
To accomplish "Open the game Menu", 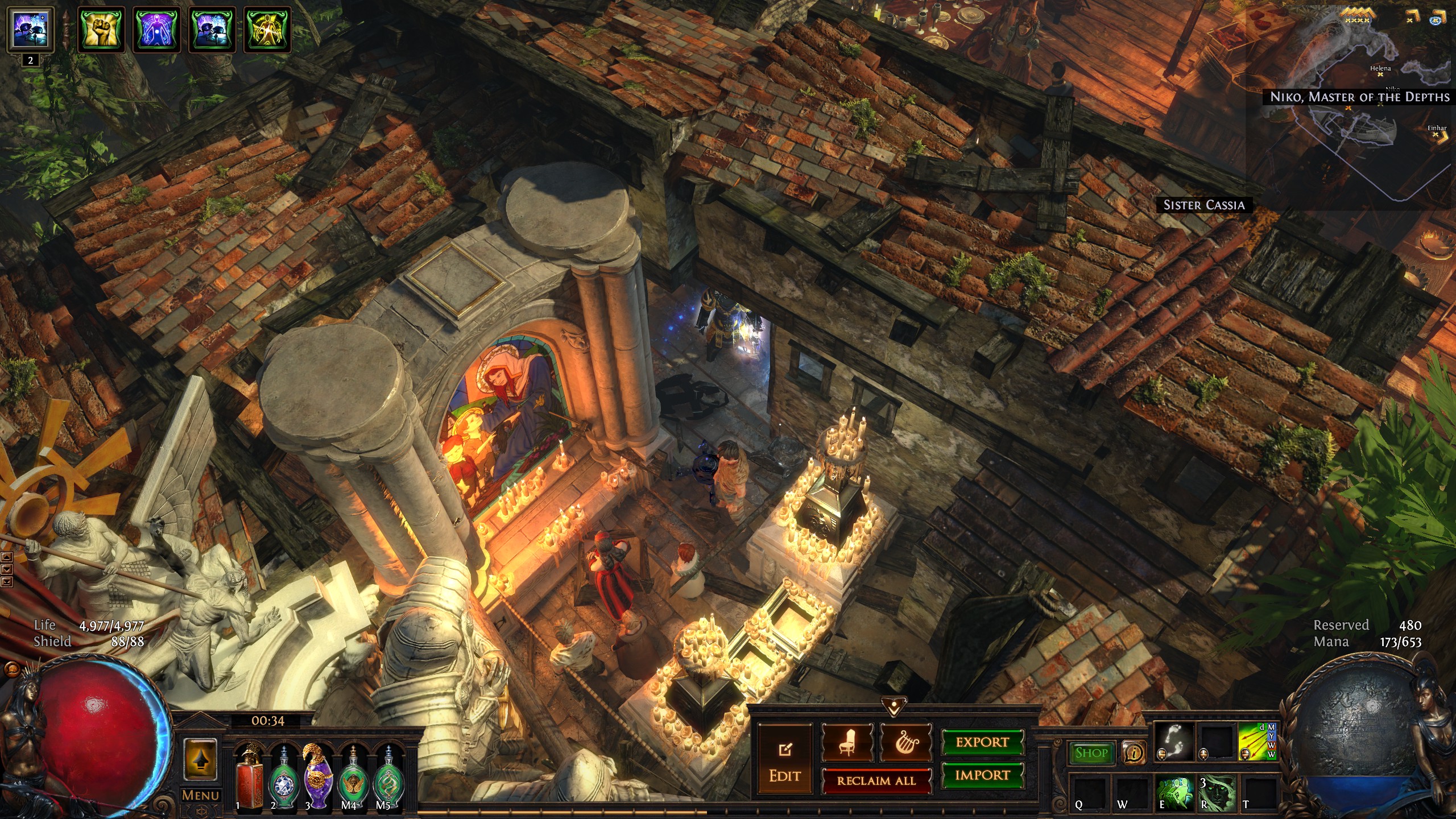I will pyautogui.click(x=200, y=795).
